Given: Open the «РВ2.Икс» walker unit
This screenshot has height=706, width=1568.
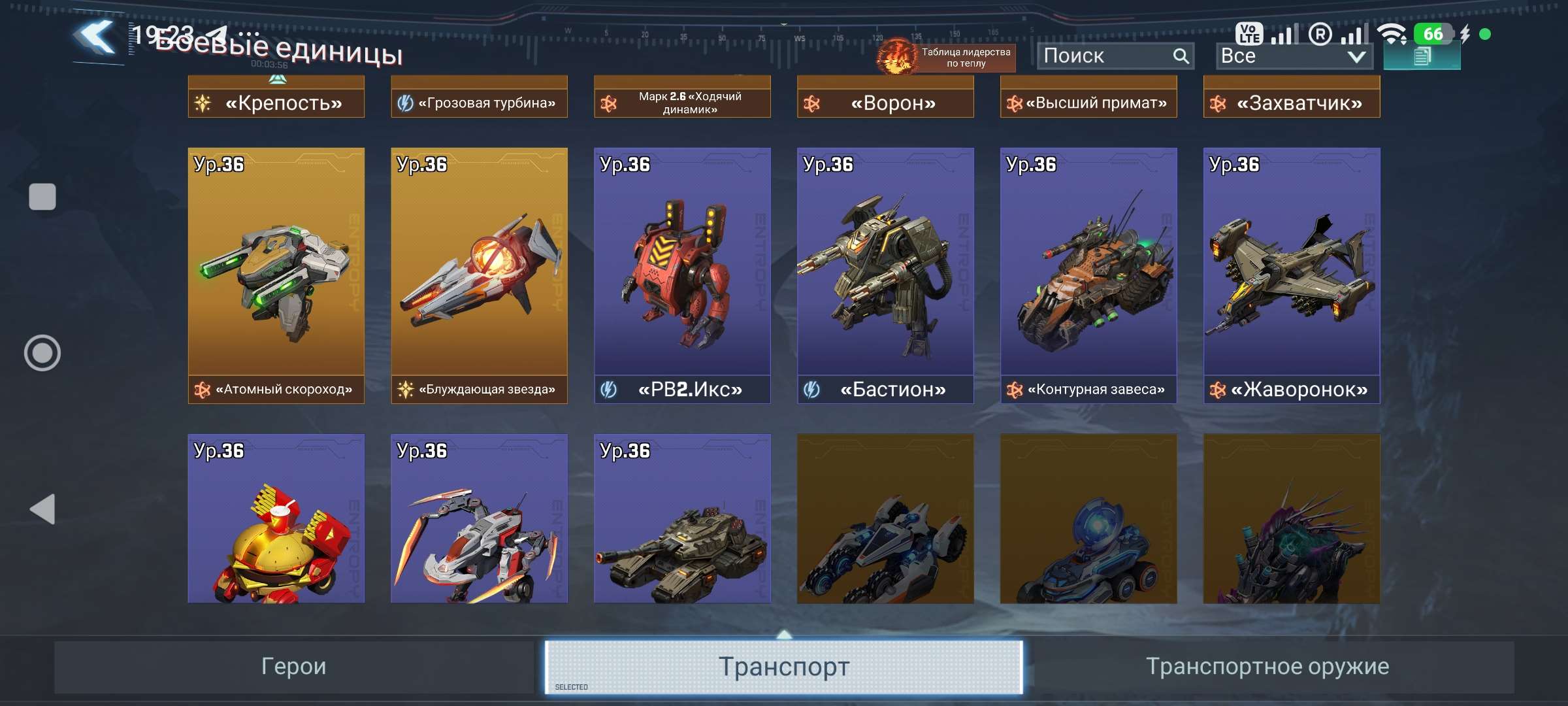Looking at the screenshot, I should [x=681, y=275].
